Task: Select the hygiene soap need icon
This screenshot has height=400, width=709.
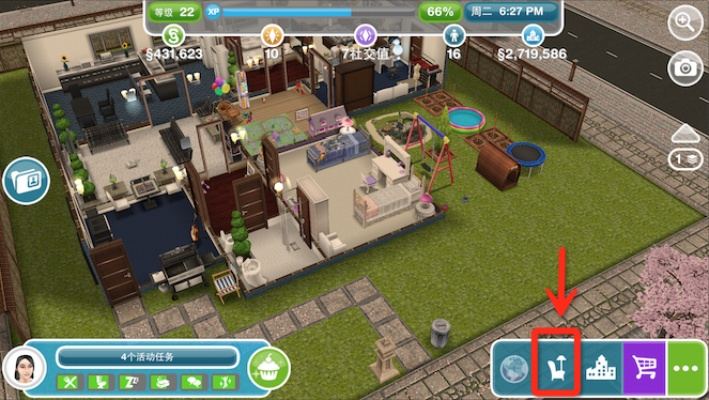Action: click(x=162, y=382)
